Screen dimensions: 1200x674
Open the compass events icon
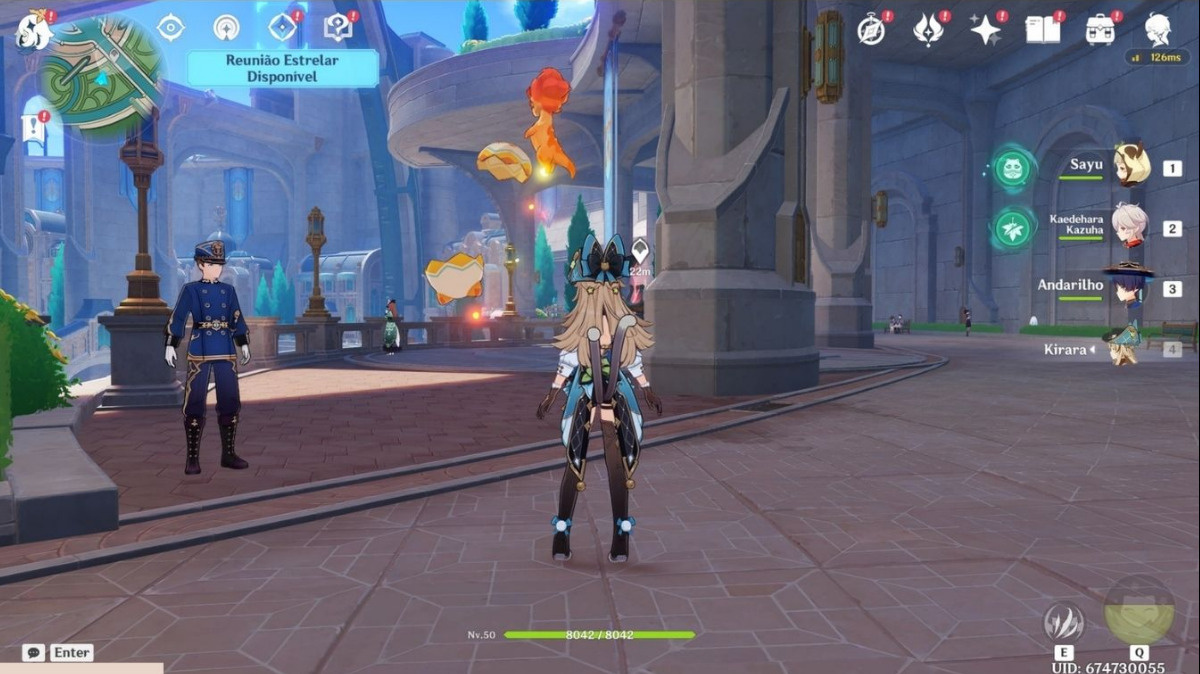[871, 30]
